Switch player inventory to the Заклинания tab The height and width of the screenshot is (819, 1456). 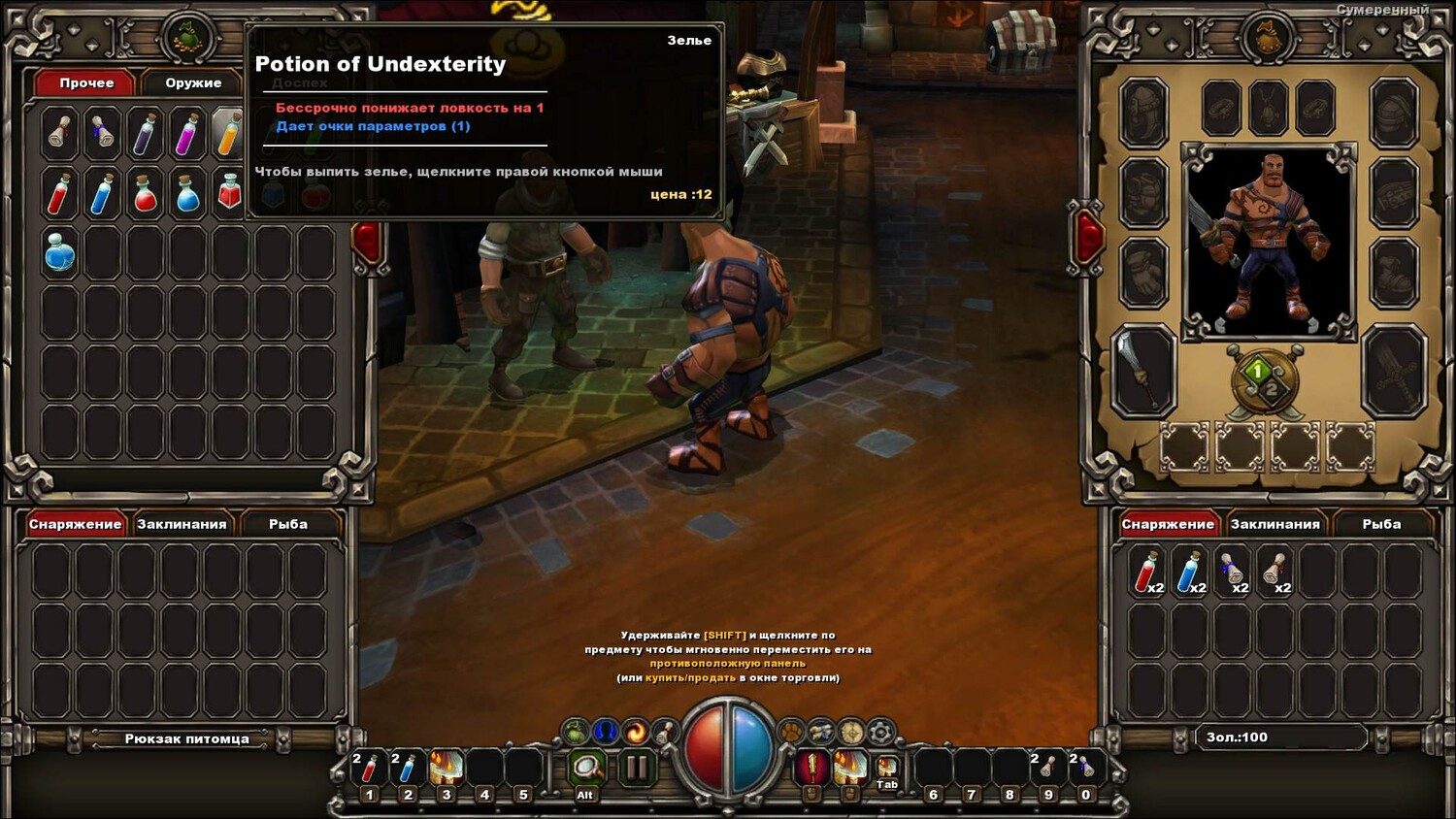1274,524
